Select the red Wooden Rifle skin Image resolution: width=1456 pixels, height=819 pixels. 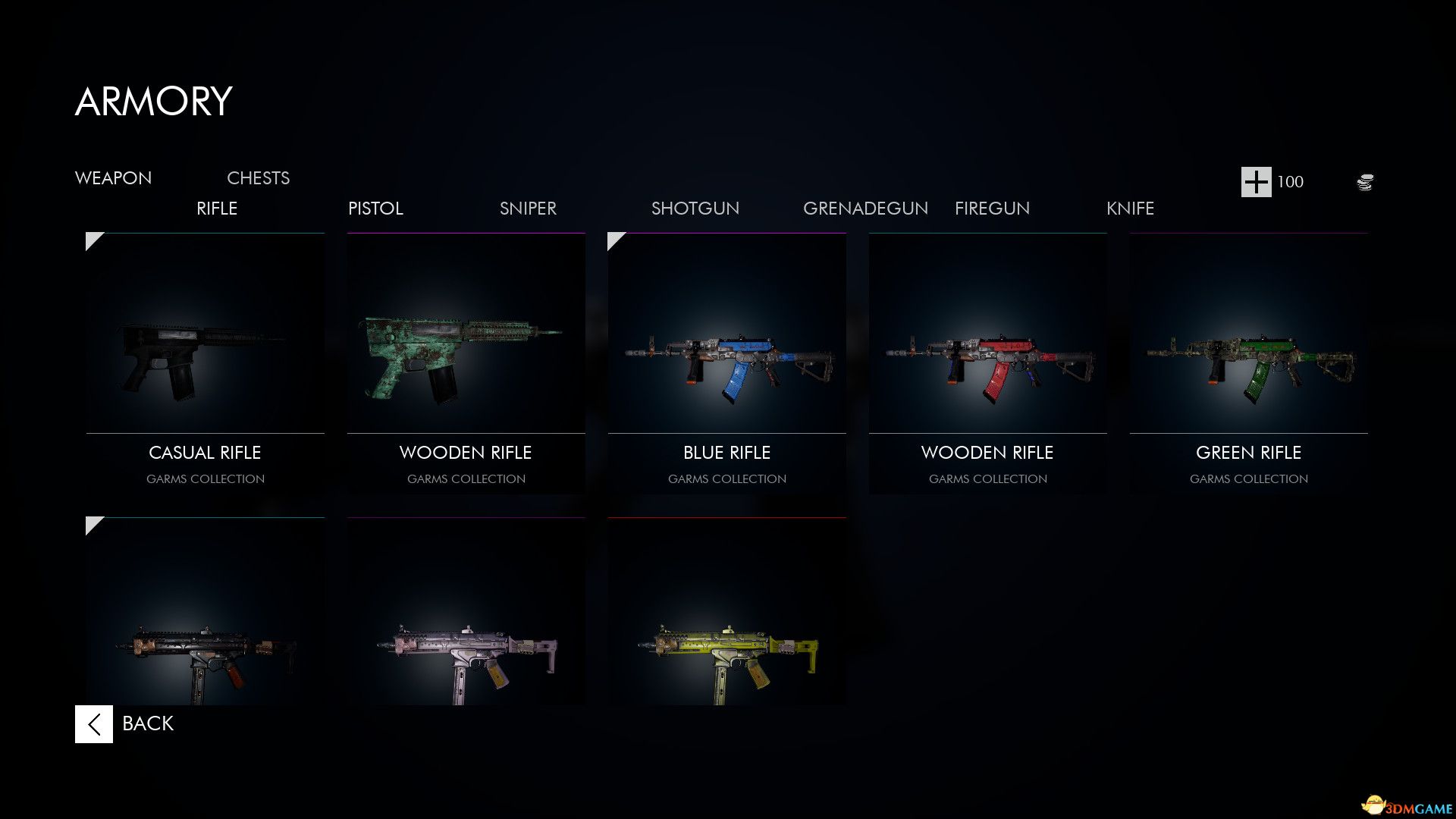[987, 364]
